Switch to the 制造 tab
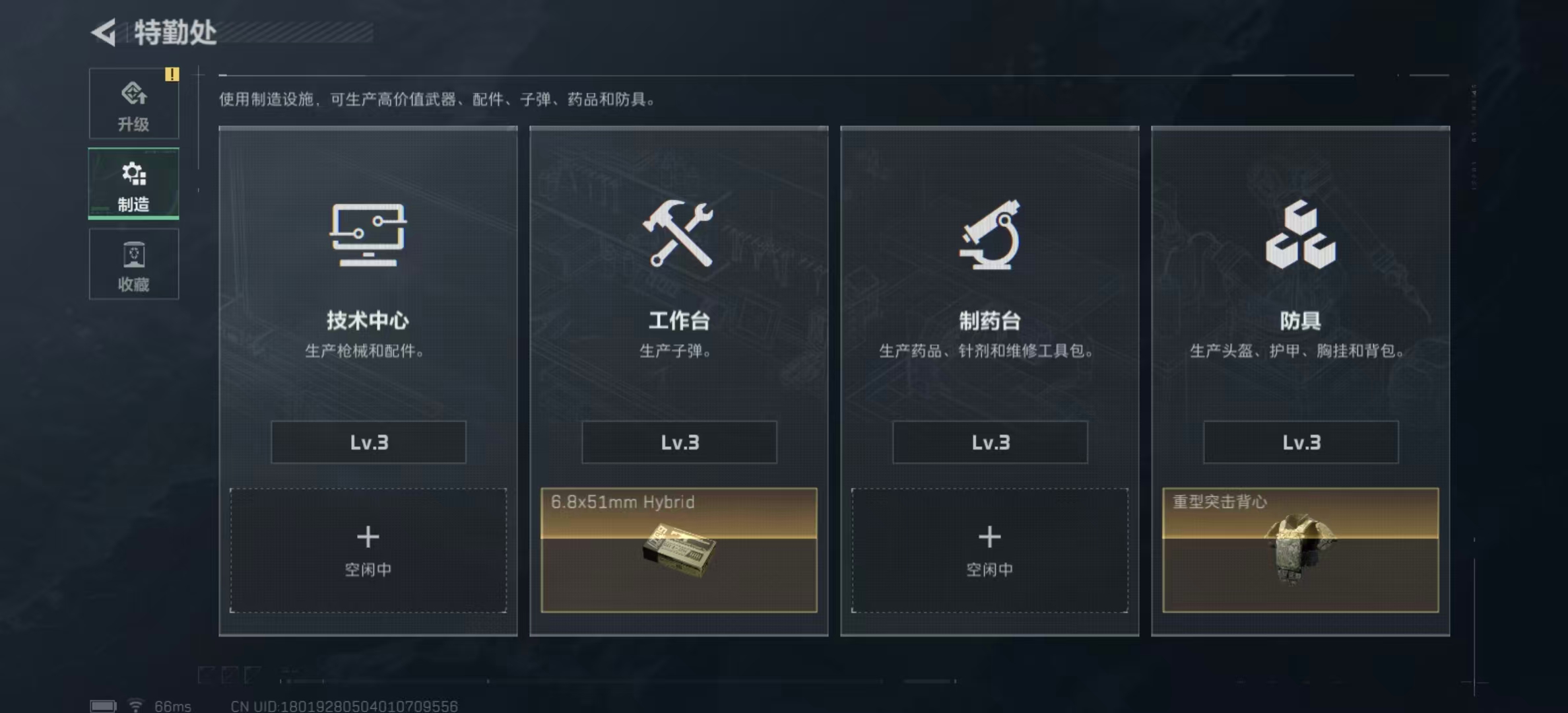1568x713 pixels. point(134,185)
